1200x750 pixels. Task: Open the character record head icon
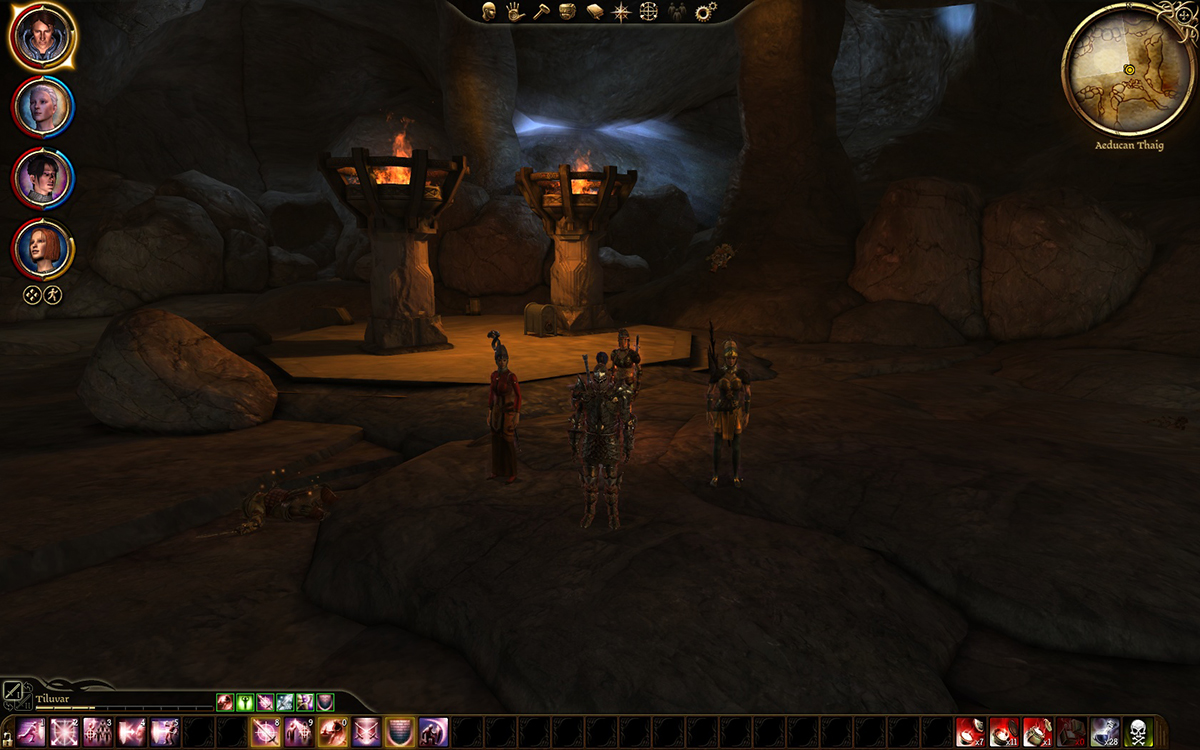click(489, 12)
